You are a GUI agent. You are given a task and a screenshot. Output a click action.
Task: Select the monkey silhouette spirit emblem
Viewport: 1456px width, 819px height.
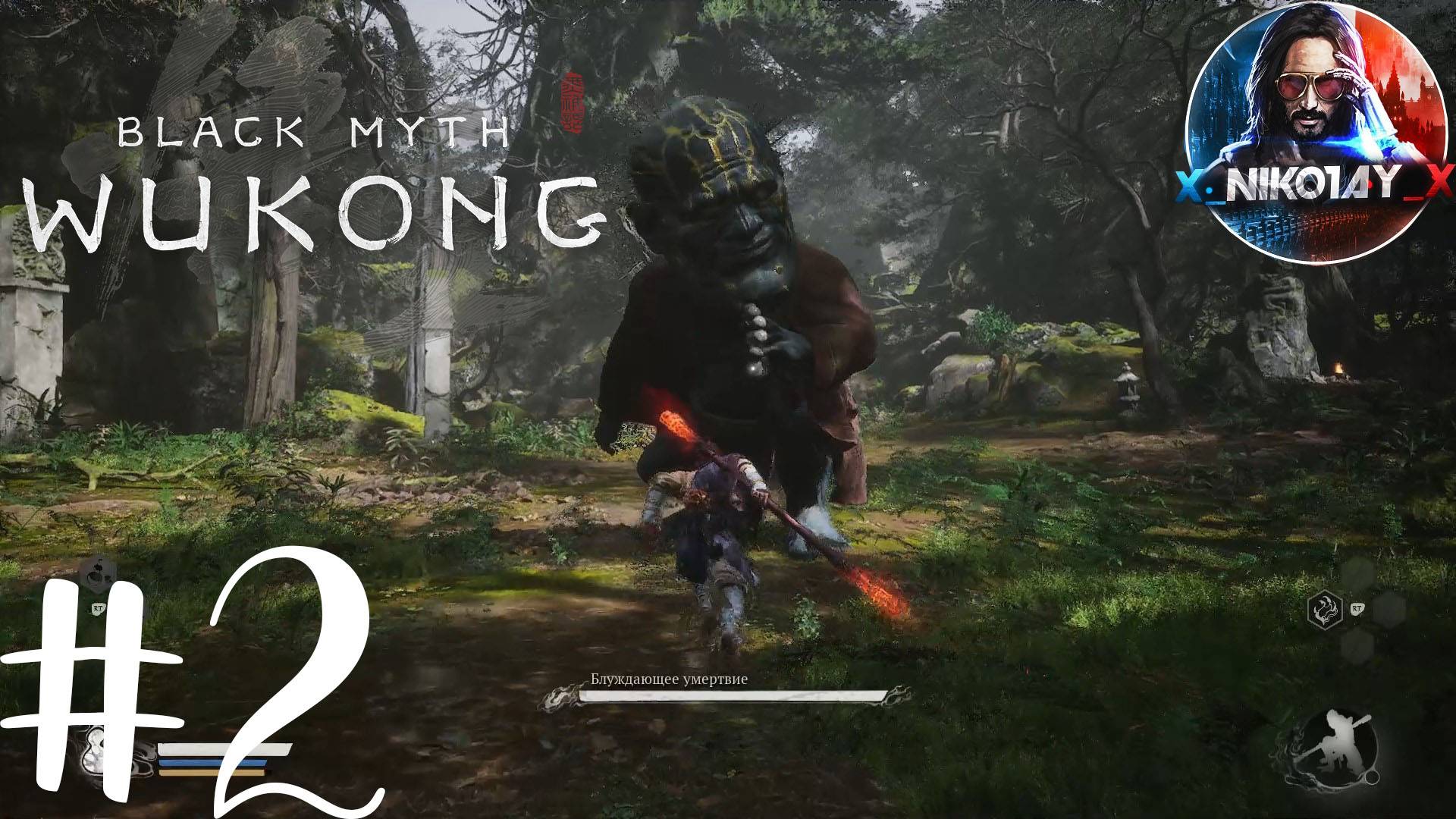tap(1334, 747)
